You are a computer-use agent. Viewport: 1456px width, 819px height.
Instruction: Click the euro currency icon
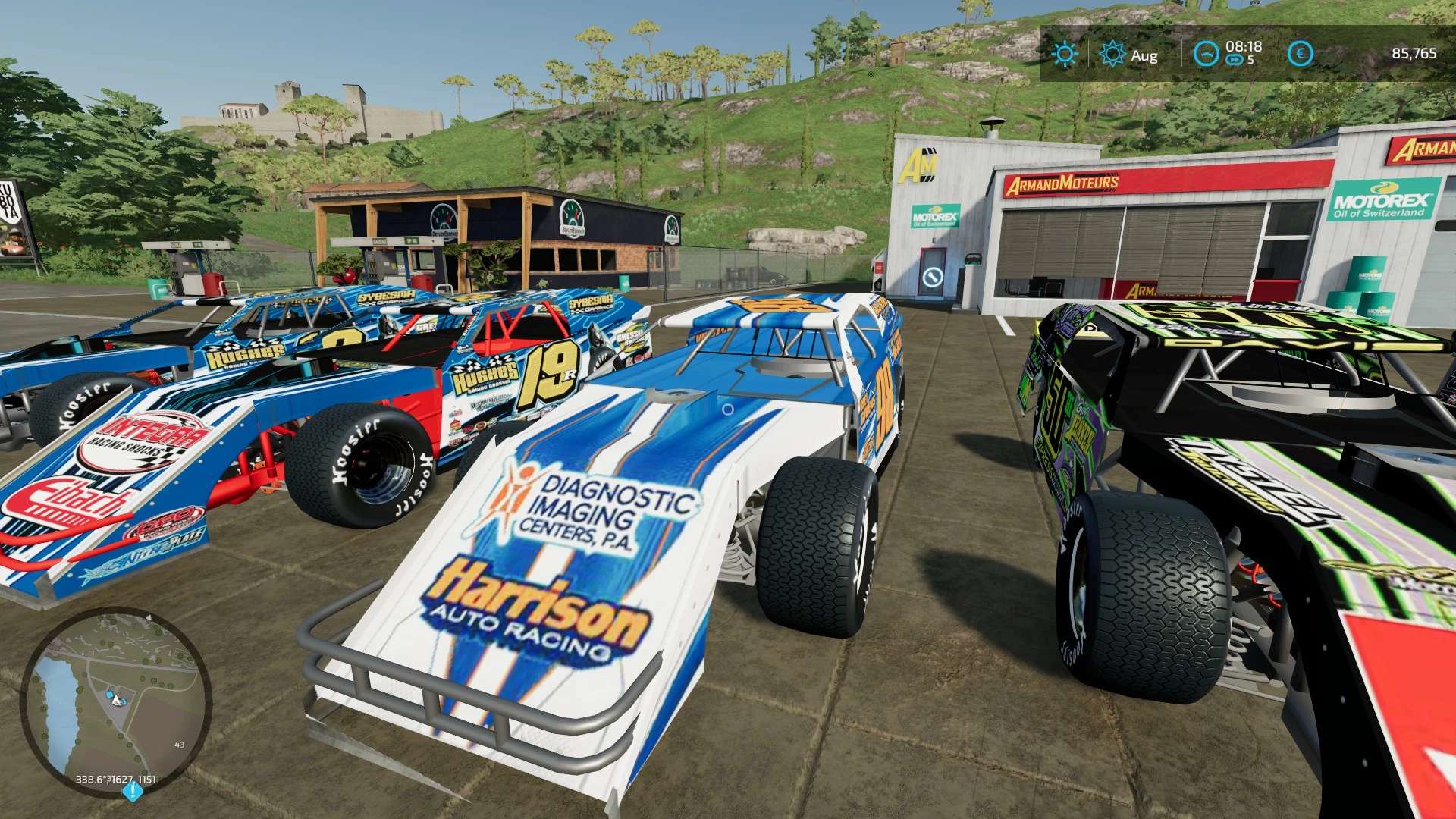(x=1301, y=52)
